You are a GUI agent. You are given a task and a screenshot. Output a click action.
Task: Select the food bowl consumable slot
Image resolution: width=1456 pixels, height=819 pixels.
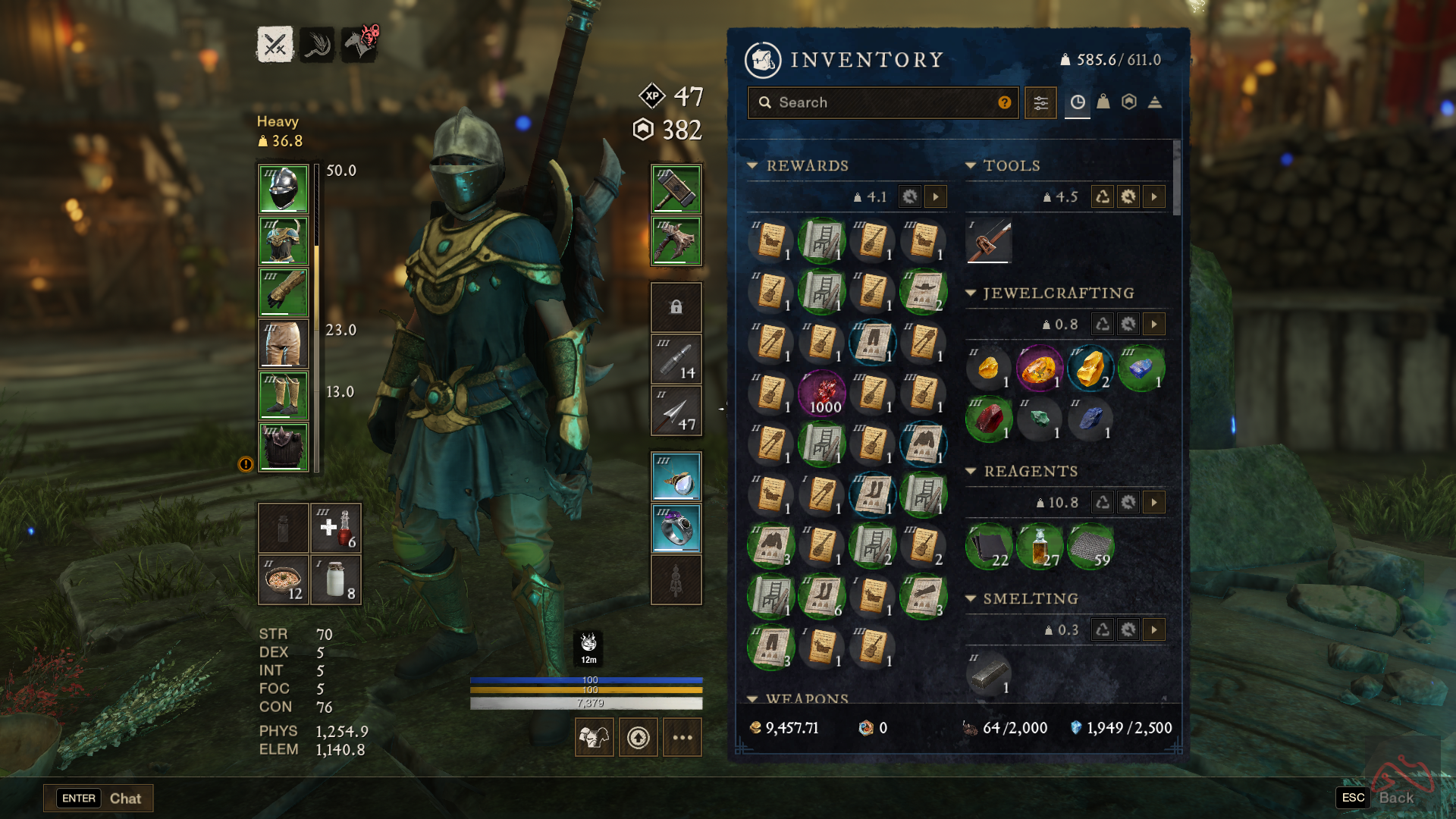point(284,580)
